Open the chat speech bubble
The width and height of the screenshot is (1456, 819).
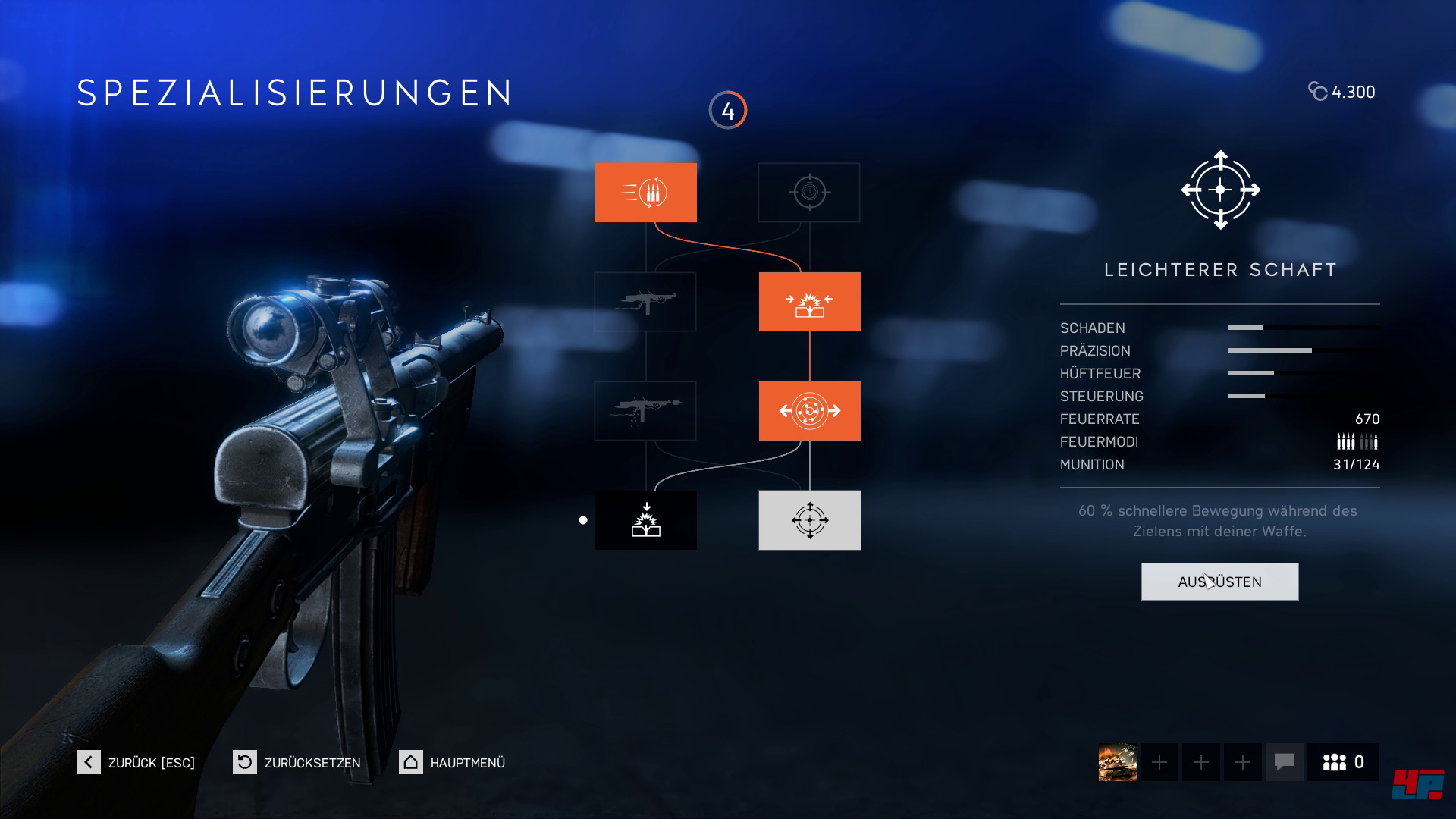point(1284,762)
